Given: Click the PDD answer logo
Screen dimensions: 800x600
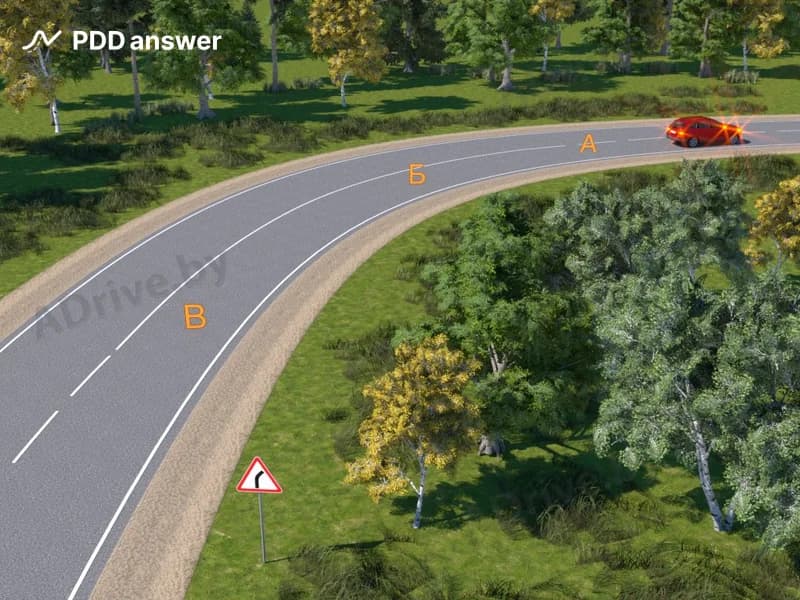Looking at the screenshot, I should click(x=122, y=41).
